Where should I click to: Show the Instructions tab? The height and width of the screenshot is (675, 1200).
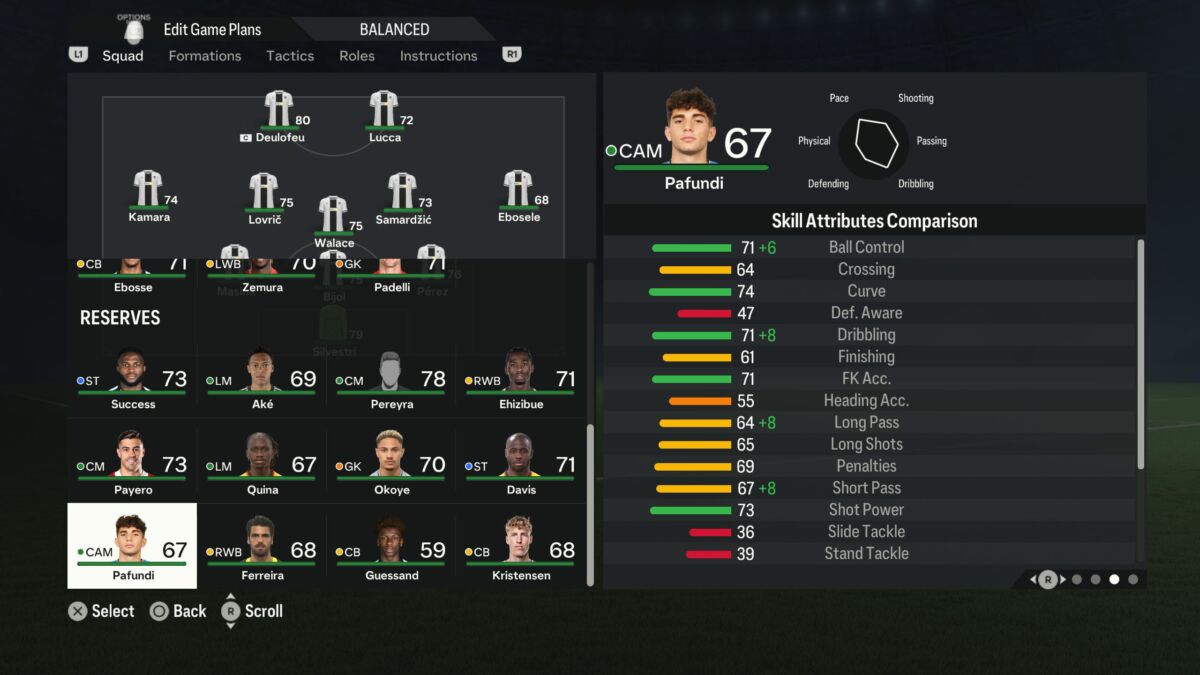tap(438, 56)
